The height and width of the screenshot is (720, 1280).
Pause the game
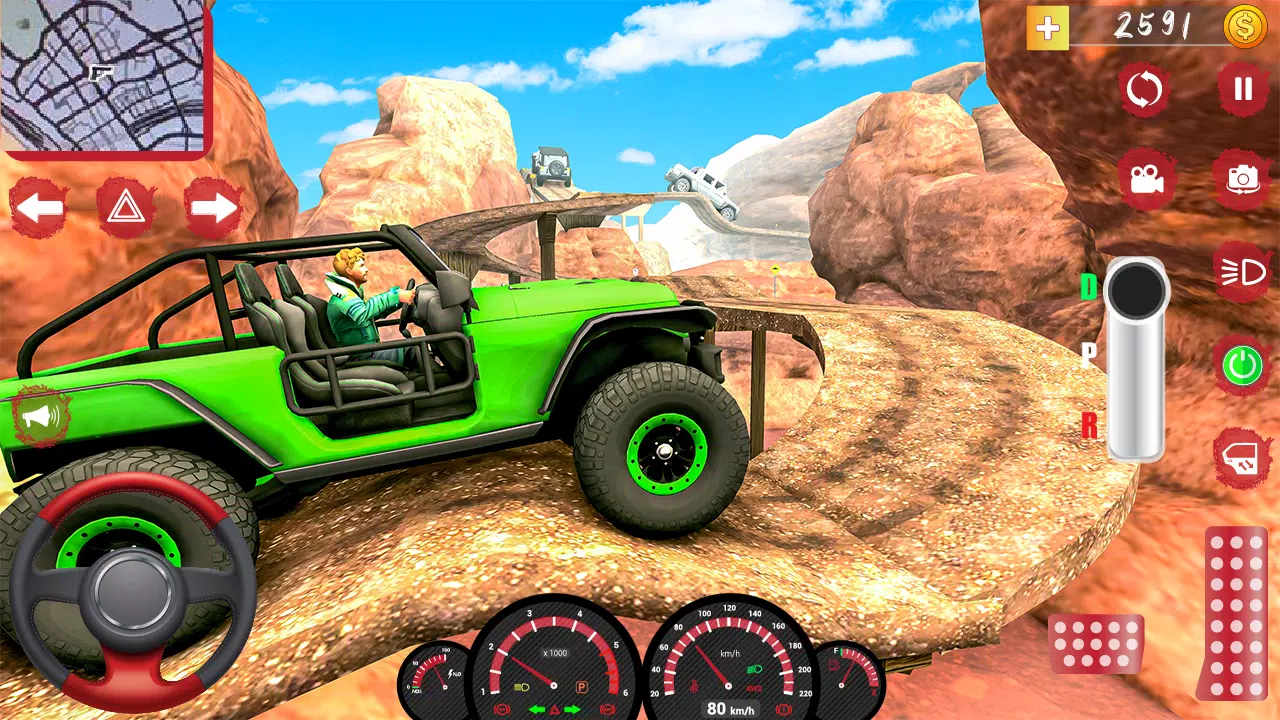tap(1243, 89)
